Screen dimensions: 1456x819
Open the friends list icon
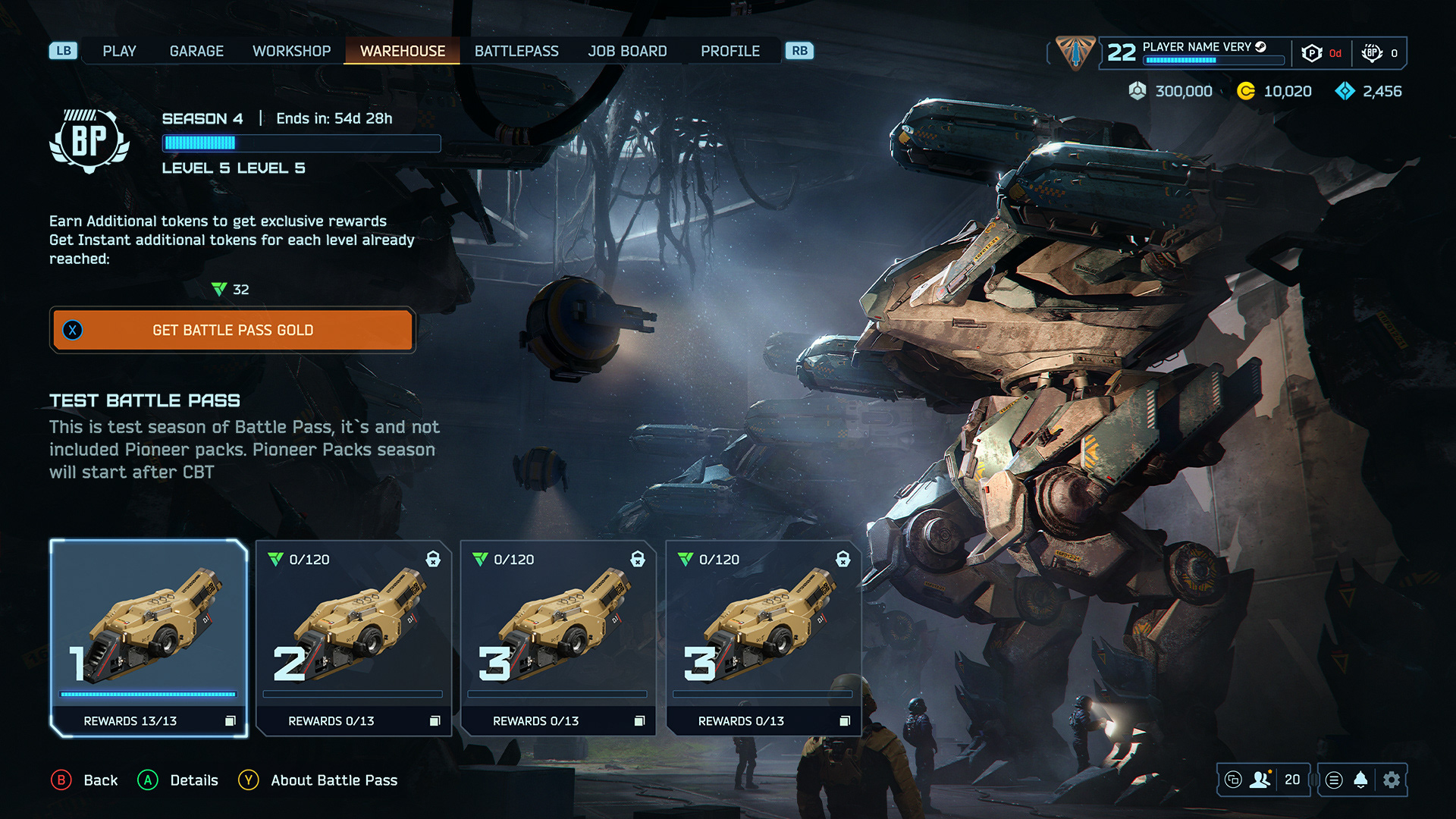[x=1260, y=780]
